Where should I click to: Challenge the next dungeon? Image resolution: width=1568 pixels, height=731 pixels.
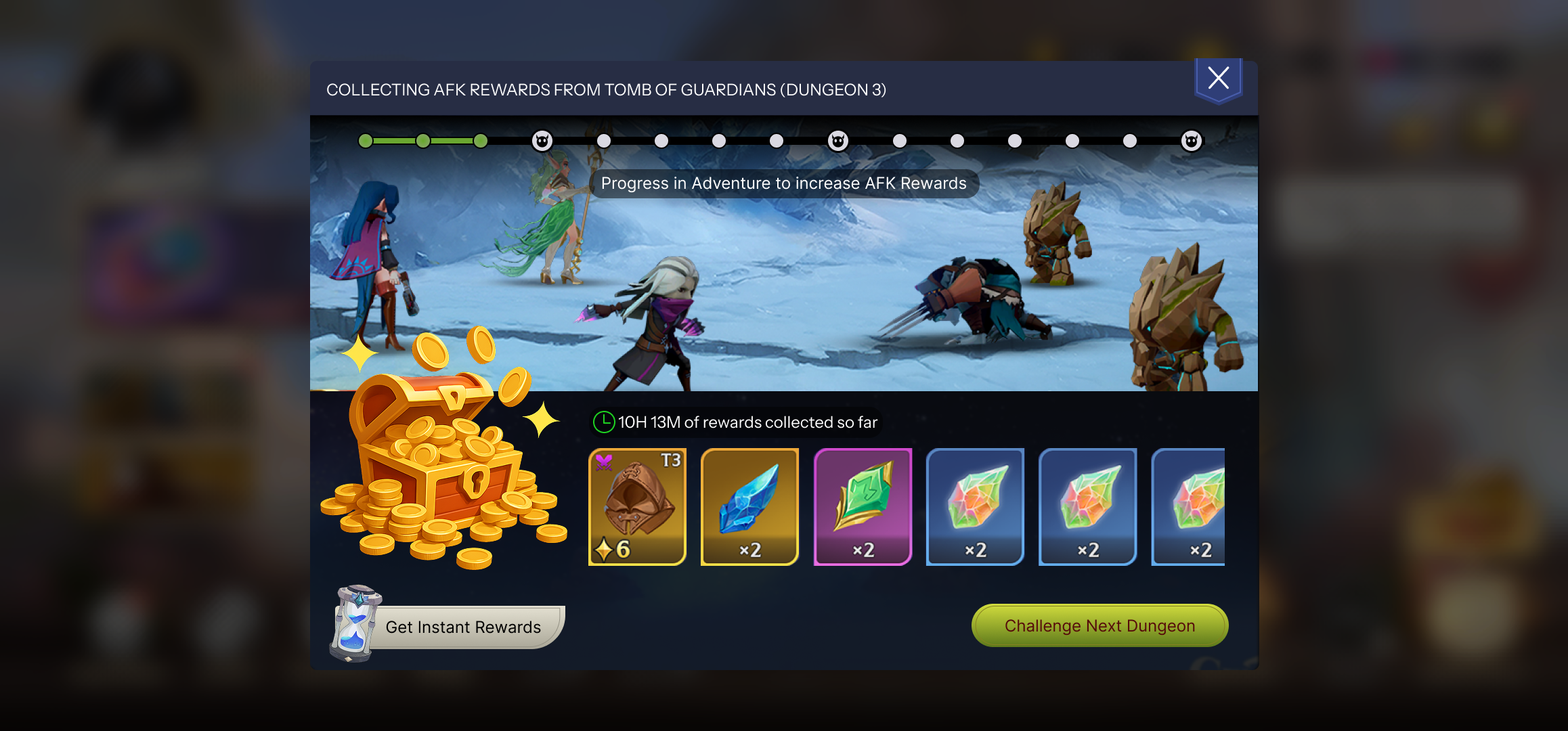coord(1099,625)
